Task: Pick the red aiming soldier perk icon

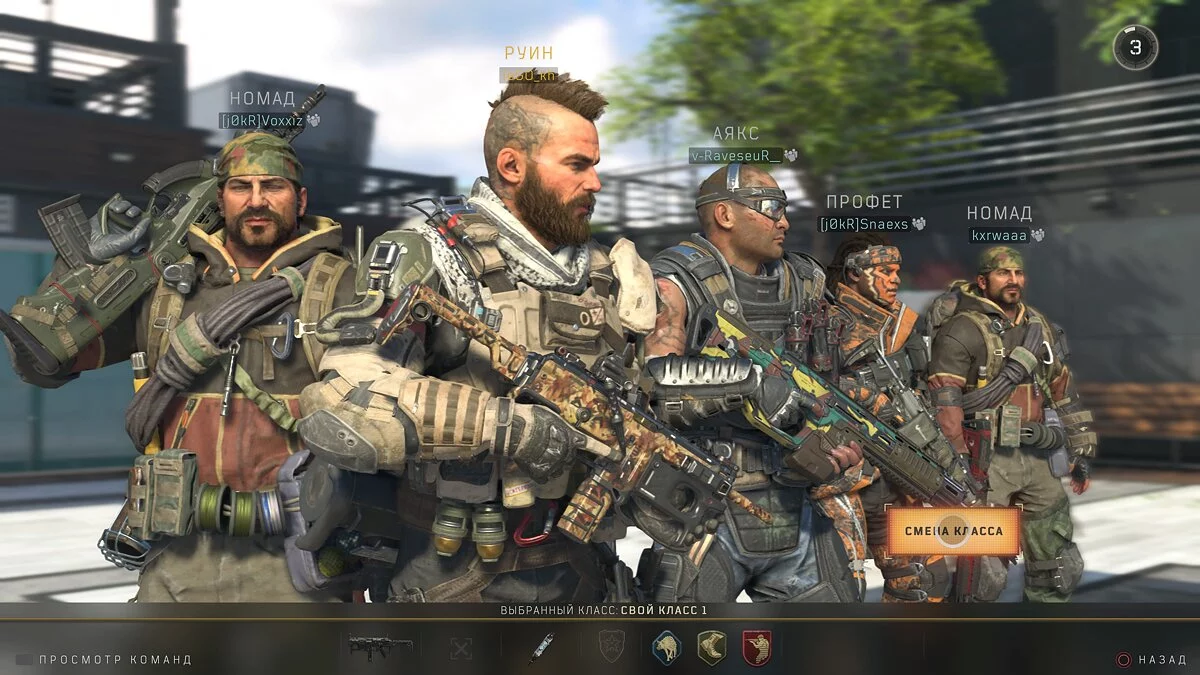Action: [x=756, y=647]
